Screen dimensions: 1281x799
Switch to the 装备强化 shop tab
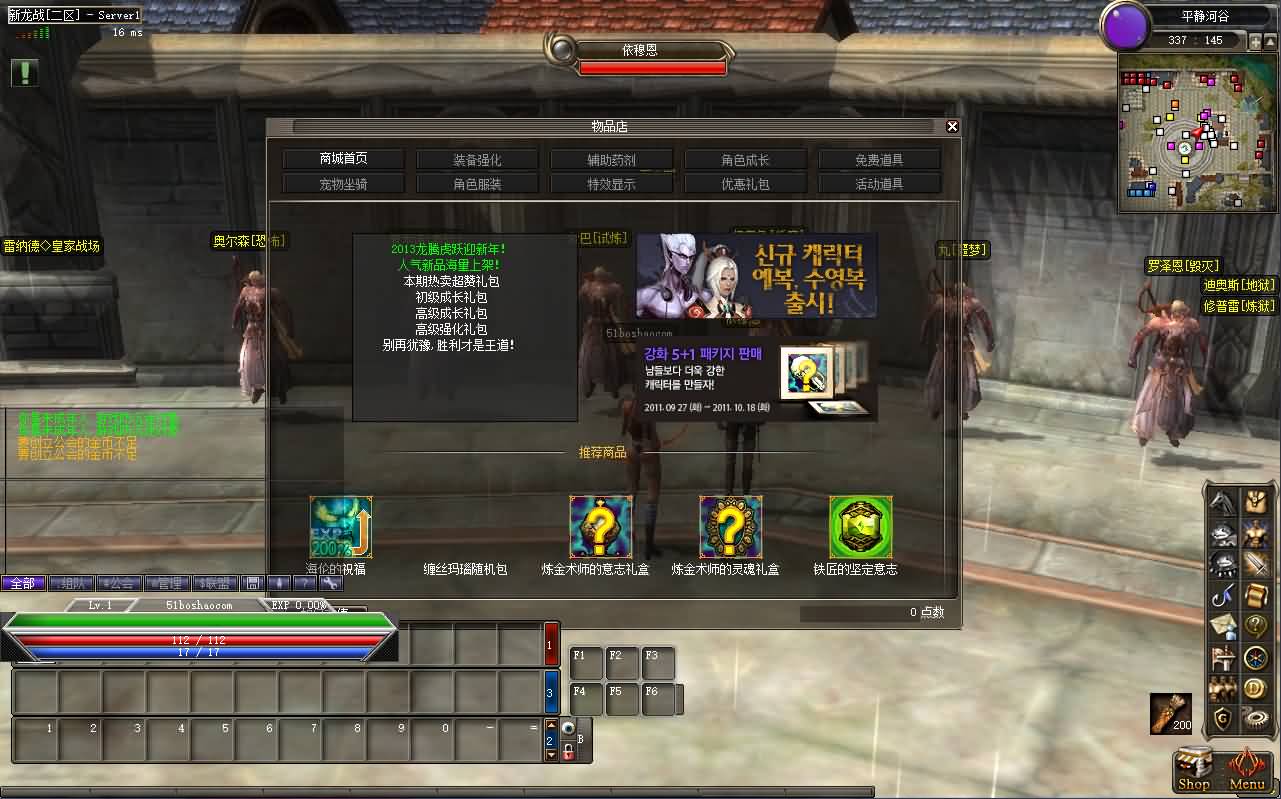[x=477, y=159]
